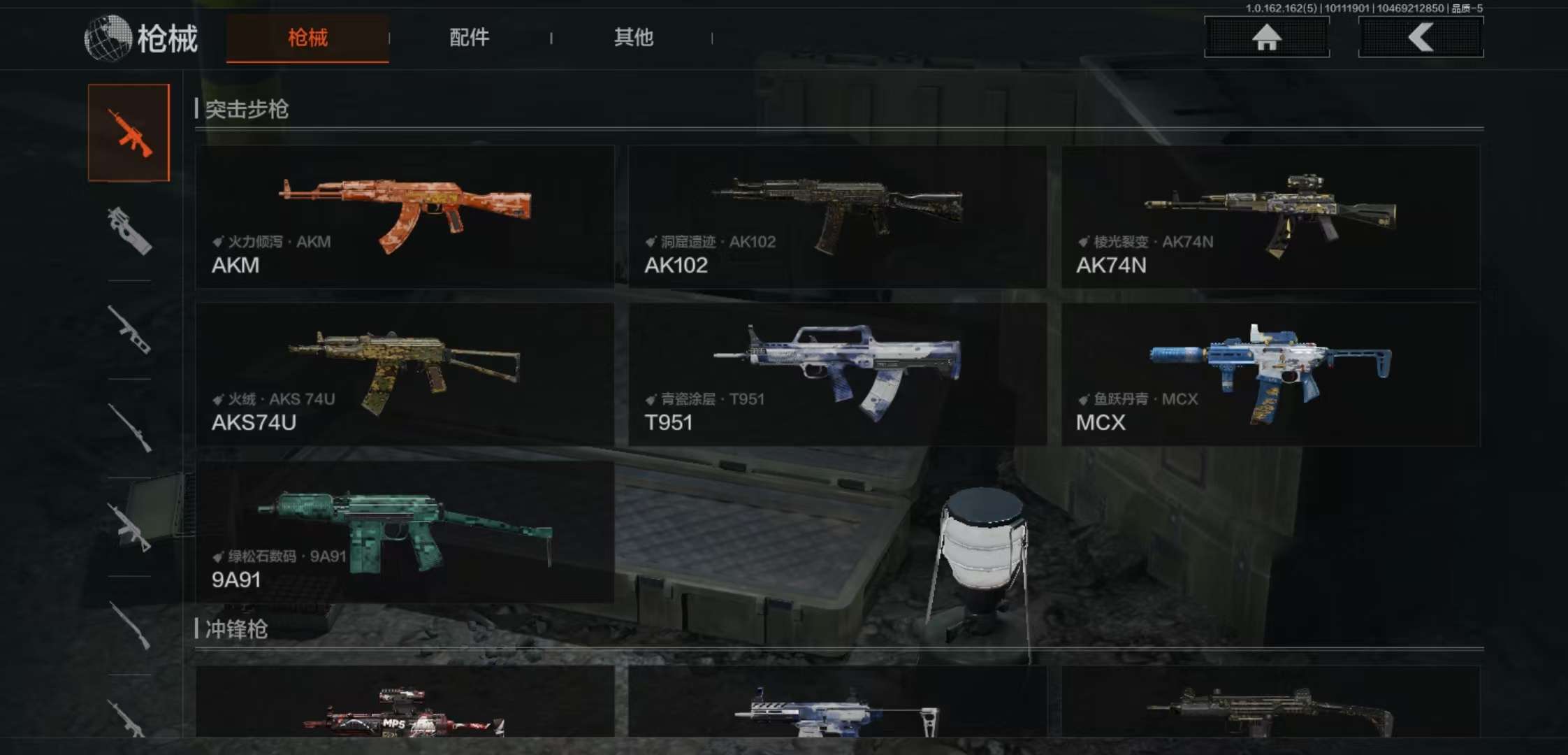Select the AKM weapon tile

coord(405,217)
